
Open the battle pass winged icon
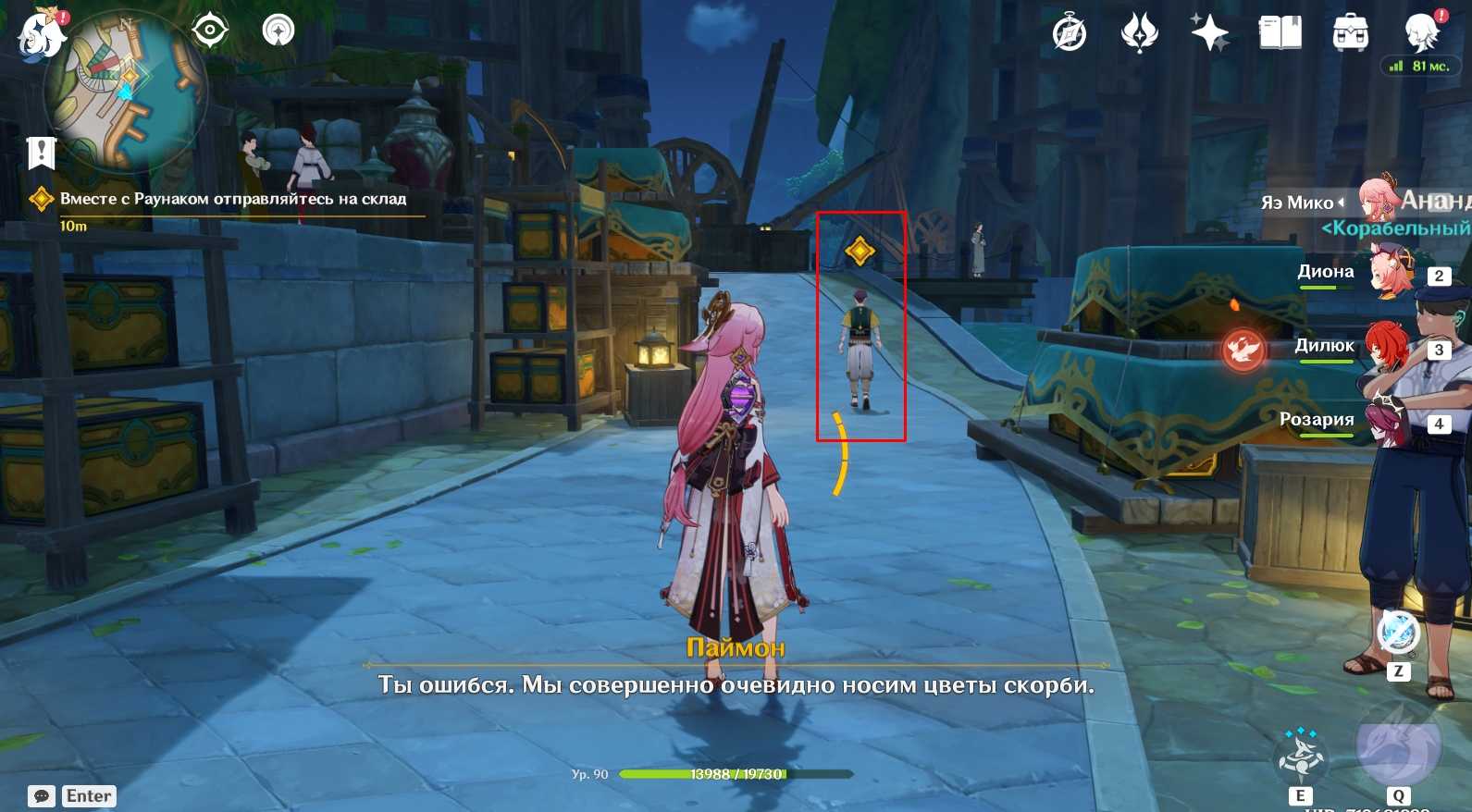(1139, 33)
